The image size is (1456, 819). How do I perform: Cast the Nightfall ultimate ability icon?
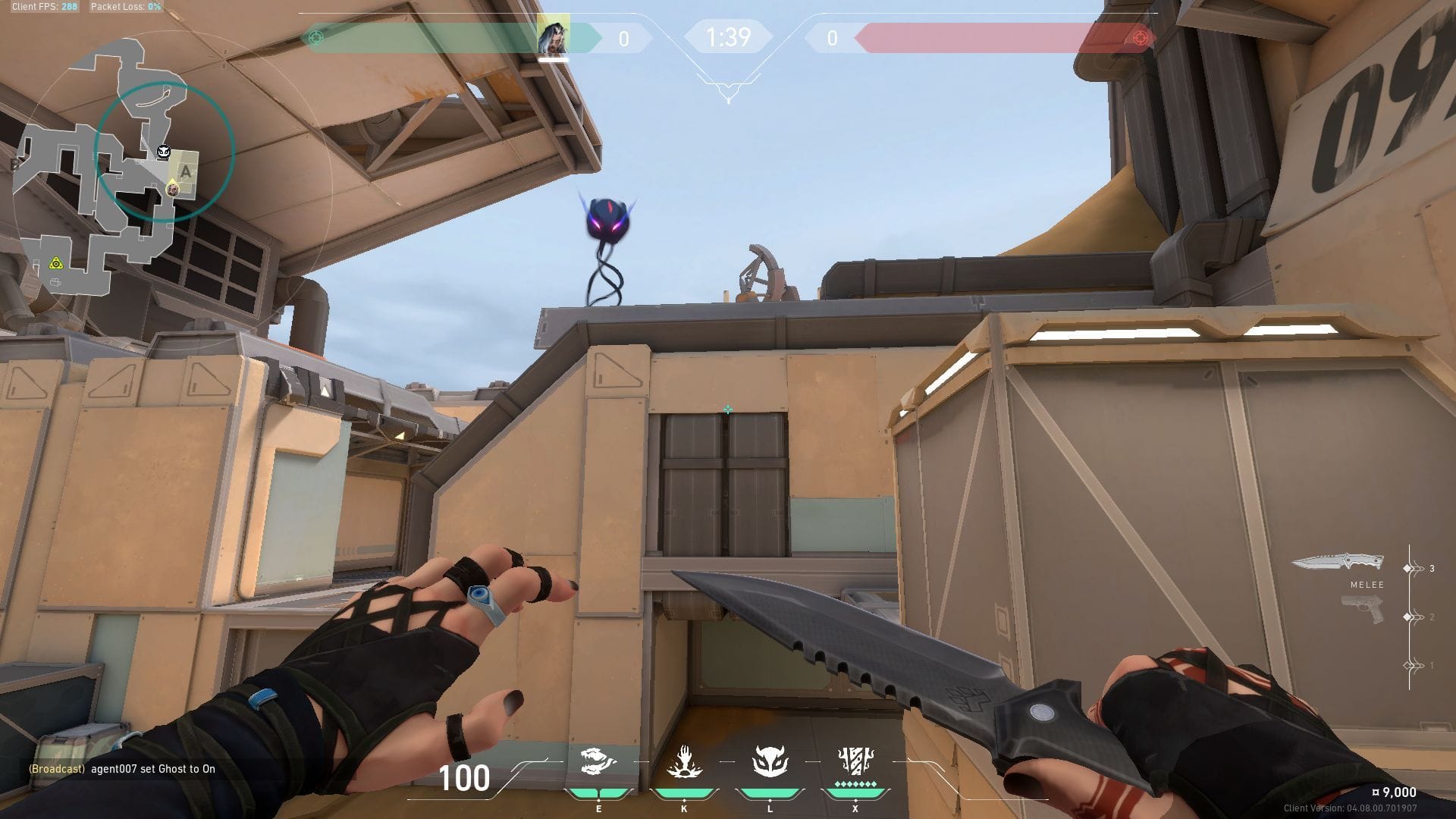pyautogui.click(x=855, y=761)
